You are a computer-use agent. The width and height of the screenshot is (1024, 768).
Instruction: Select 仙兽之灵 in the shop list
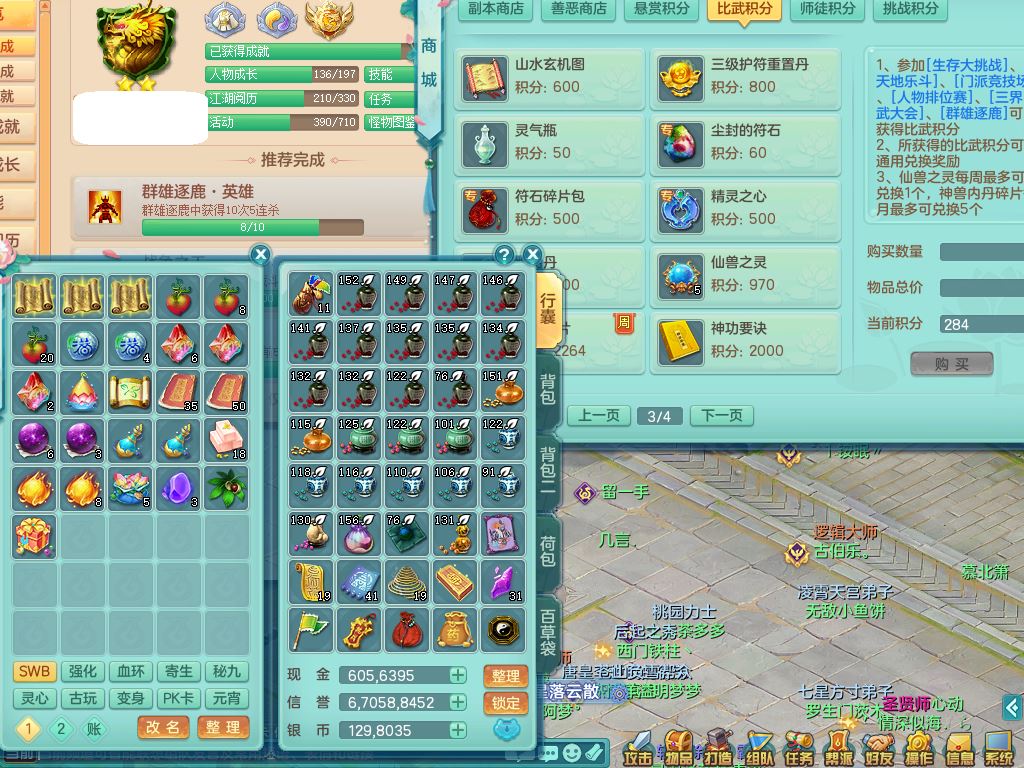[746, 274]
